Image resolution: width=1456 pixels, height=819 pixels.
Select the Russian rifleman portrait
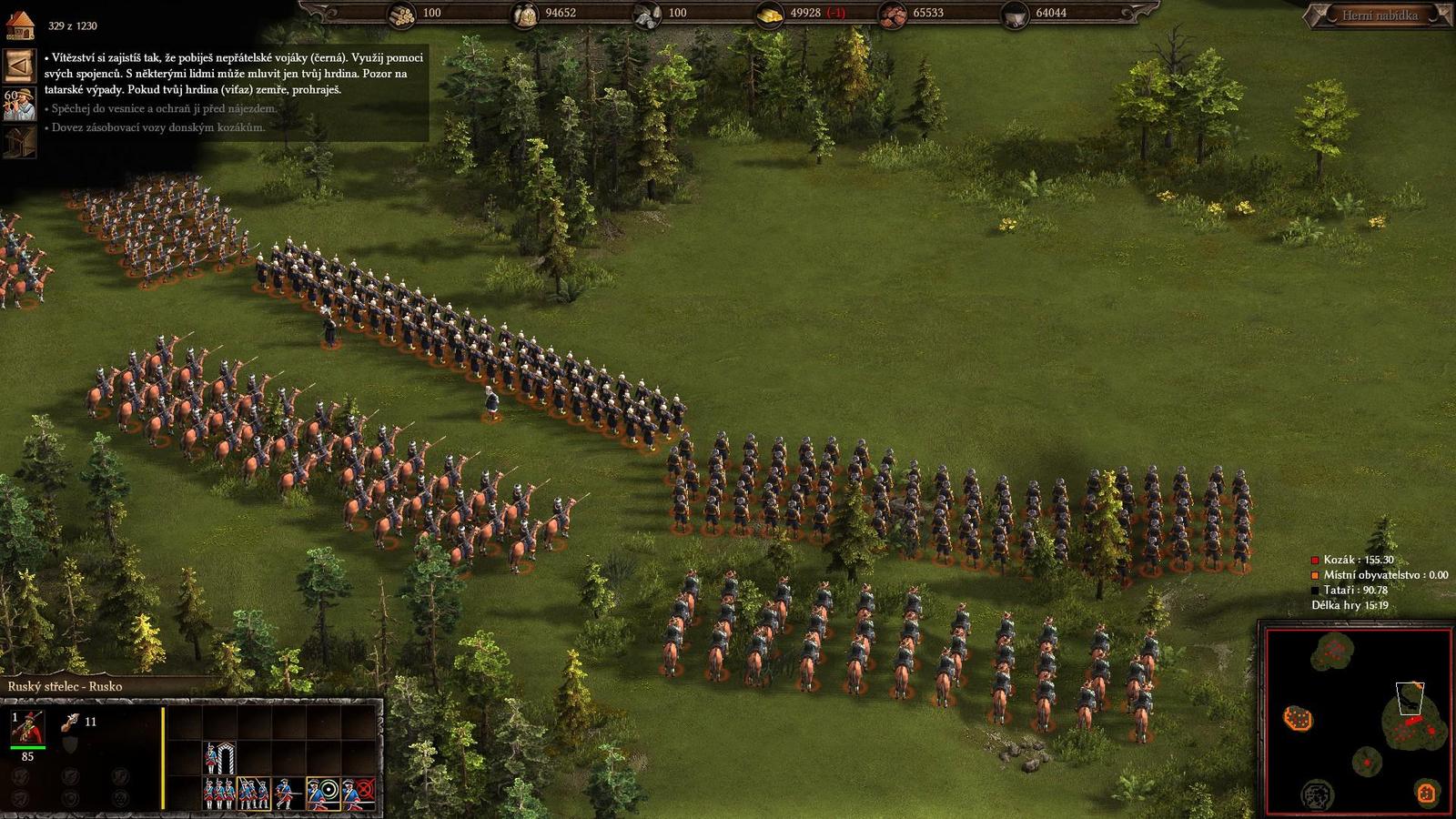28,728
